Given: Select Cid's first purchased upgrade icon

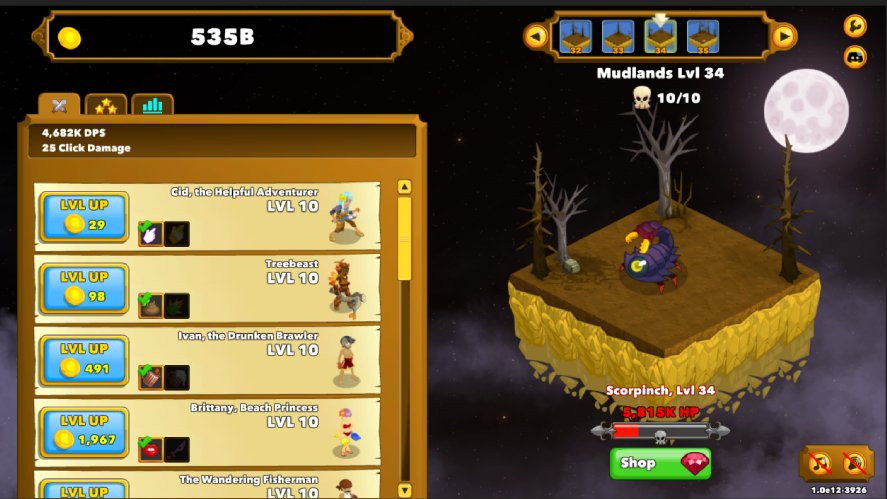Looking at the screenshot, I should (x=150, y=234).
